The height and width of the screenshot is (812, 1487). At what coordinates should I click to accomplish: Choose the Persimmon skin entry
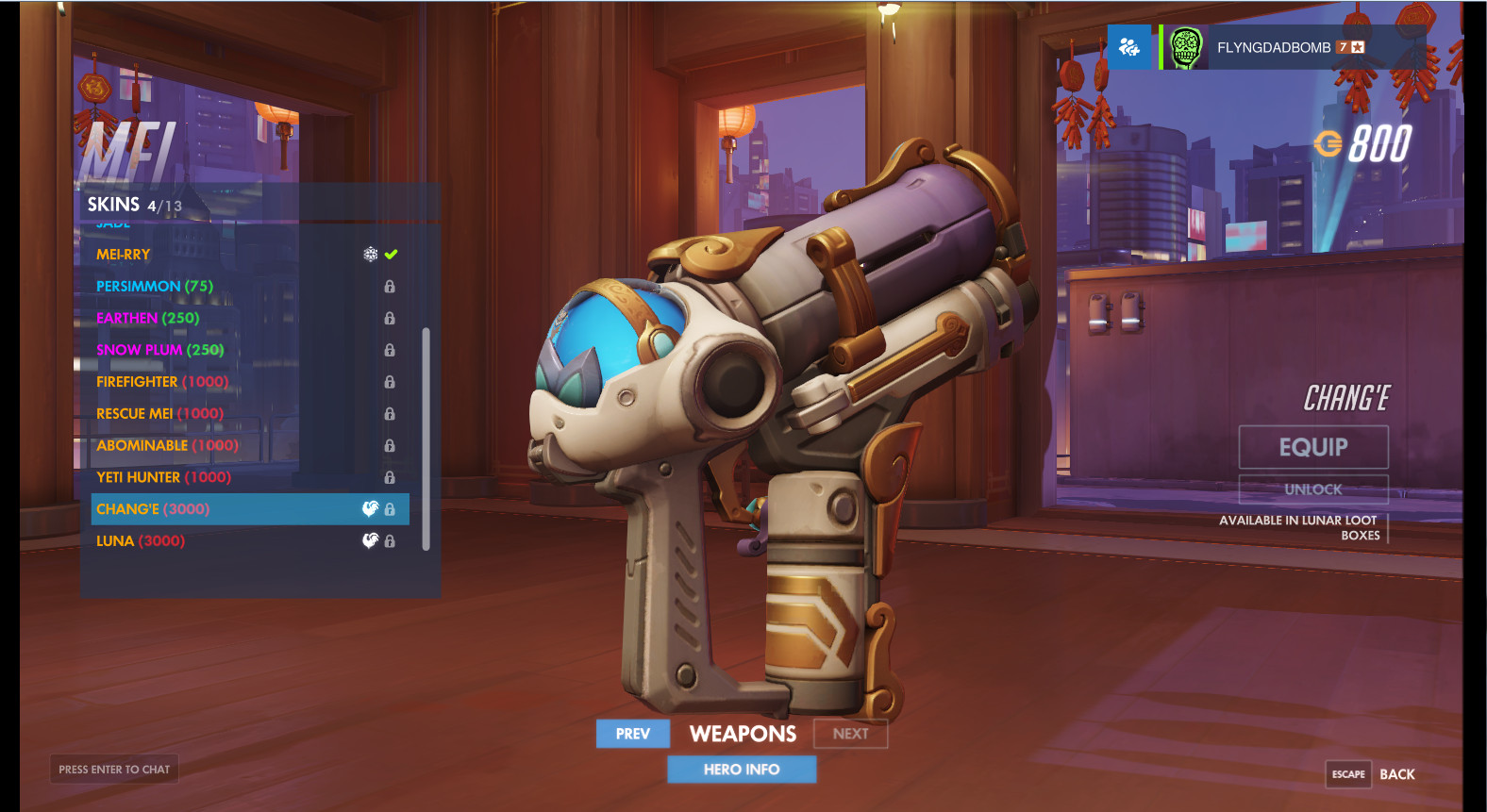click(x=155, y=286)
